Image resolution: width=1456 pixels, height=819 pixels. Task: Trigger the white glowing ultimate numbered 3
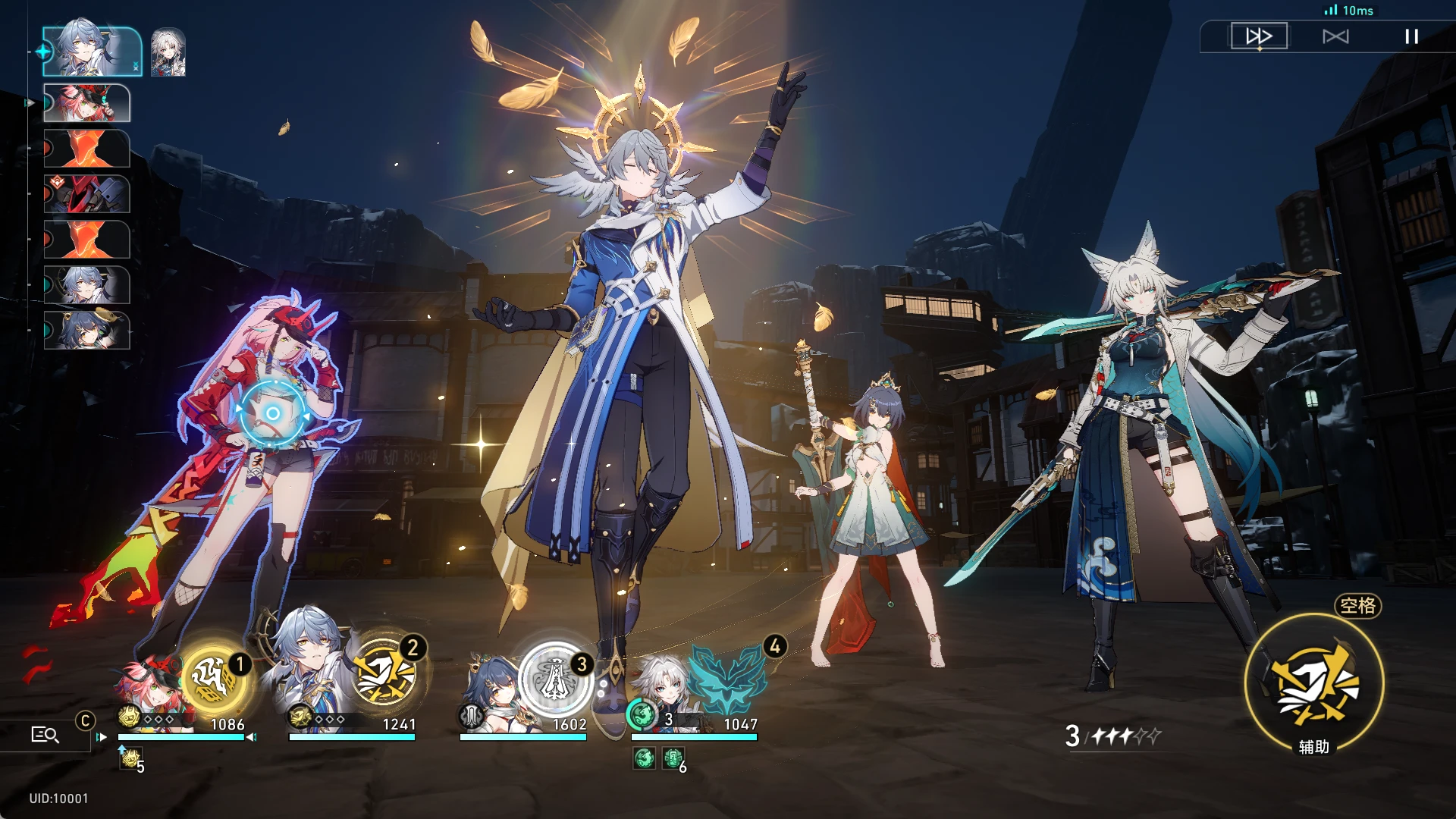pyautogui.click(x=556, y=678)
